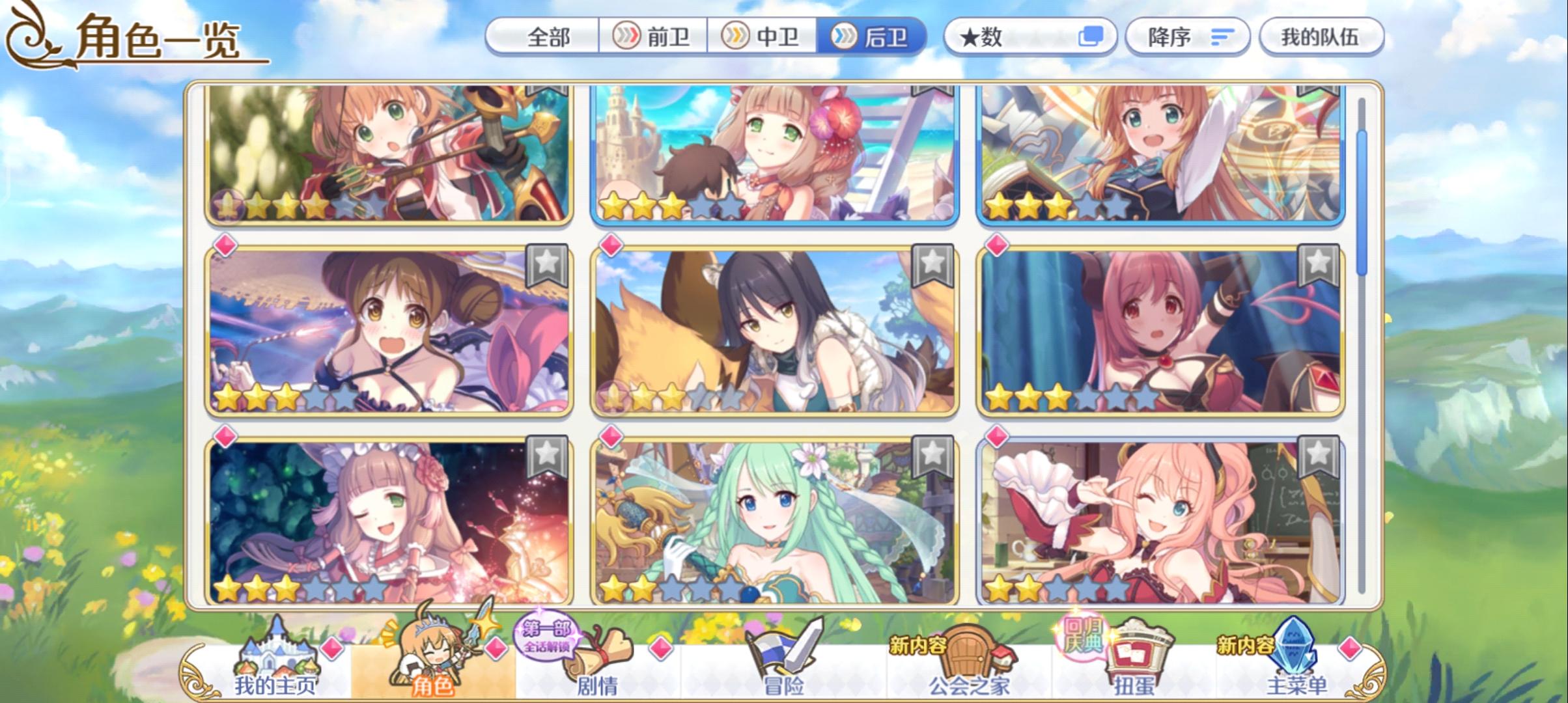Click the sort lines icon next to 降序

(1223, 37)
